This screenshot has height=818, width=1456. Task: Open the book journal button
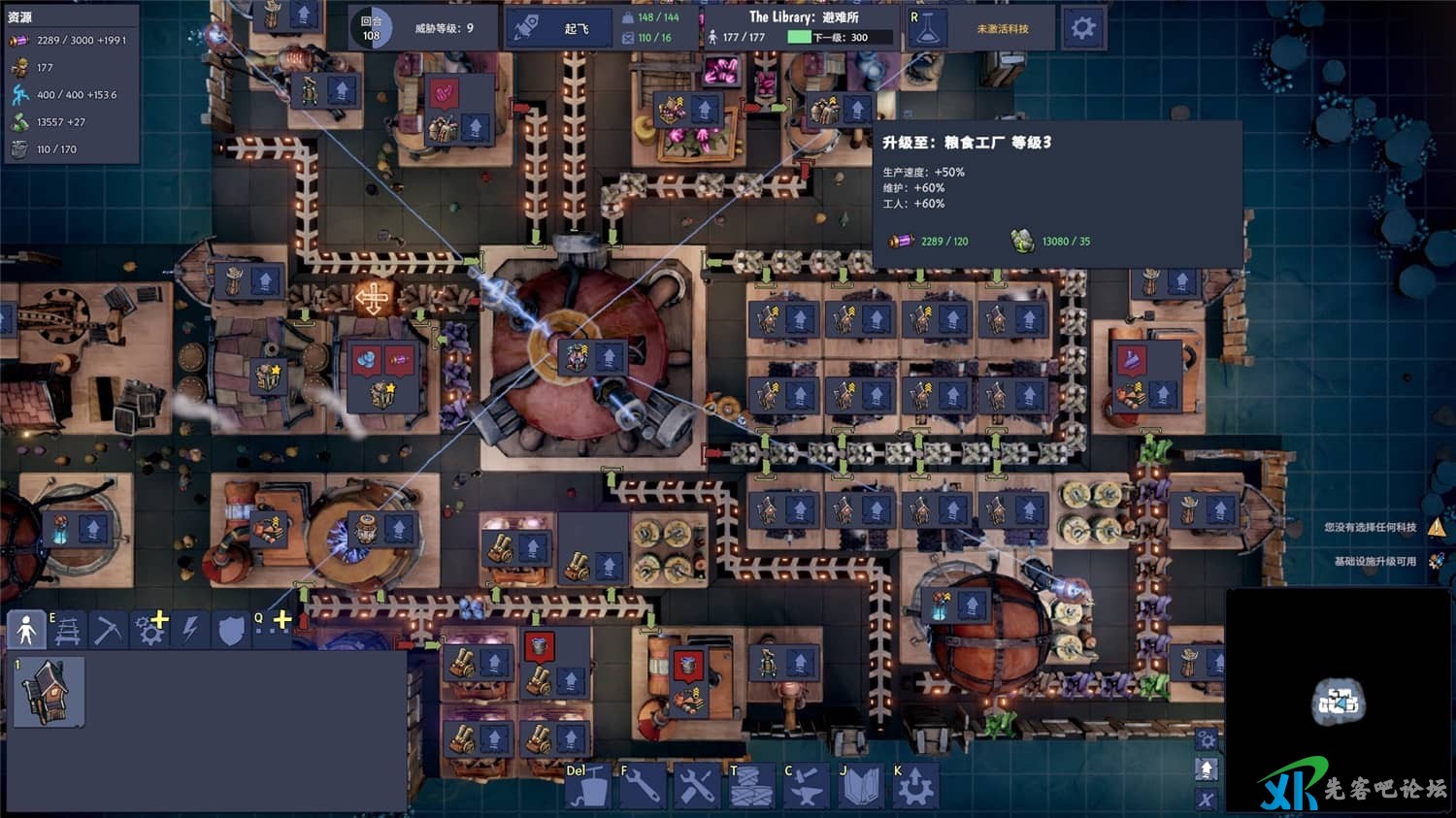point(860,786)
